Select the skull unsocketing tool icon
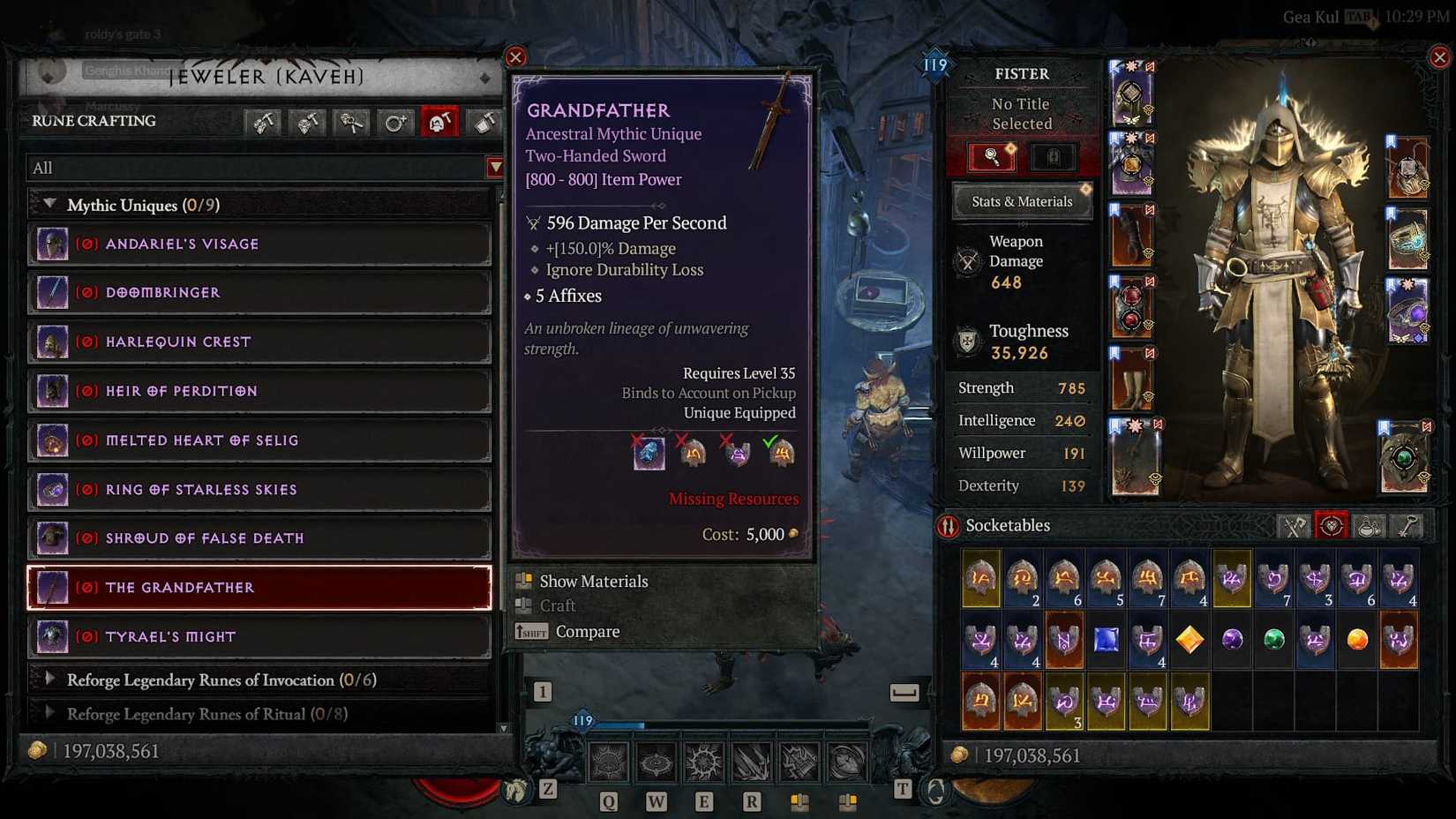 350,122
